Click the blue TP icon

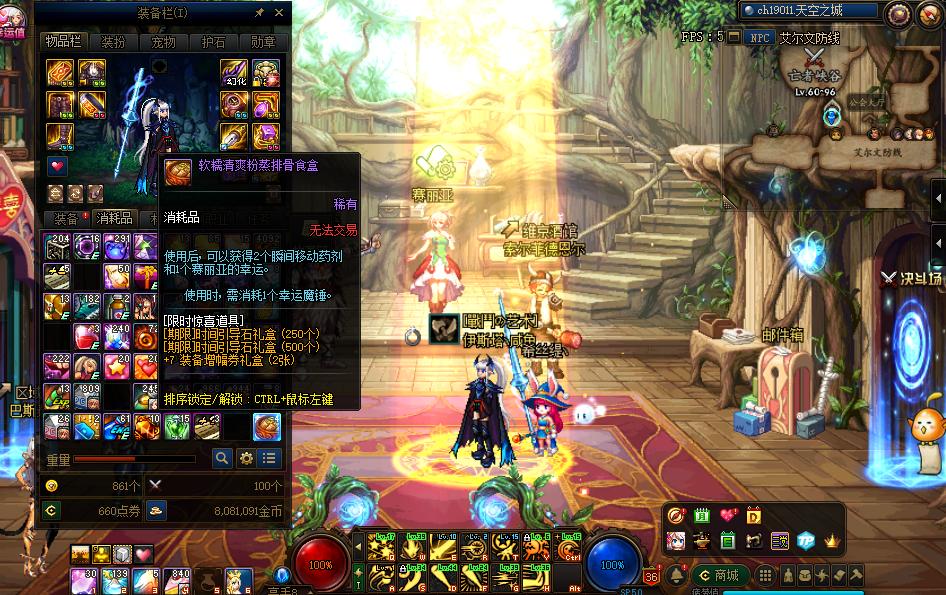pos(806,541)
